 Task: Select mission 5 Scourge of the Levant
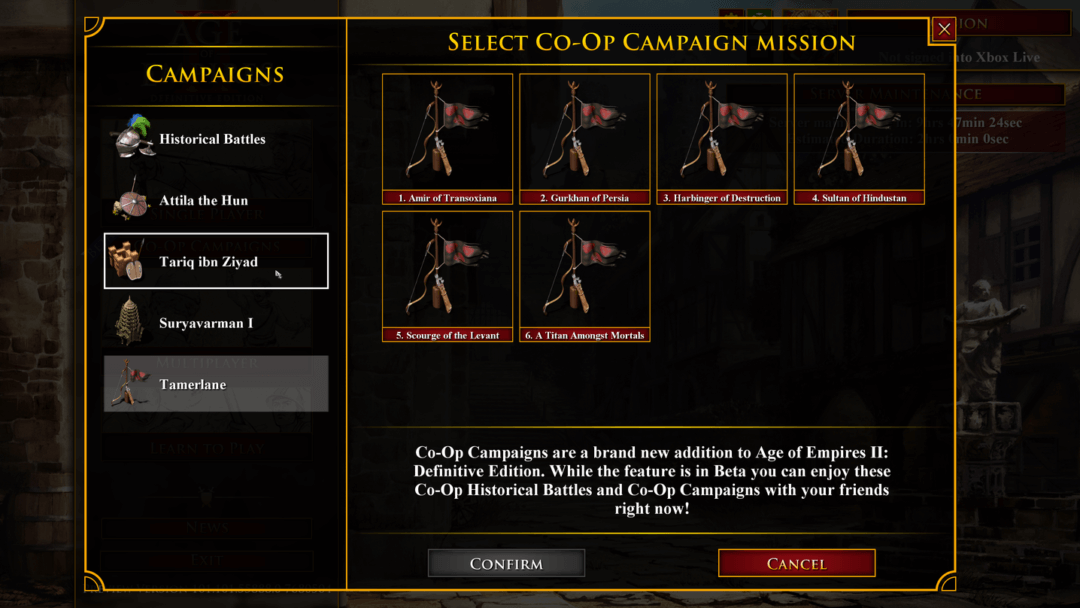click(x=447, y=275)
